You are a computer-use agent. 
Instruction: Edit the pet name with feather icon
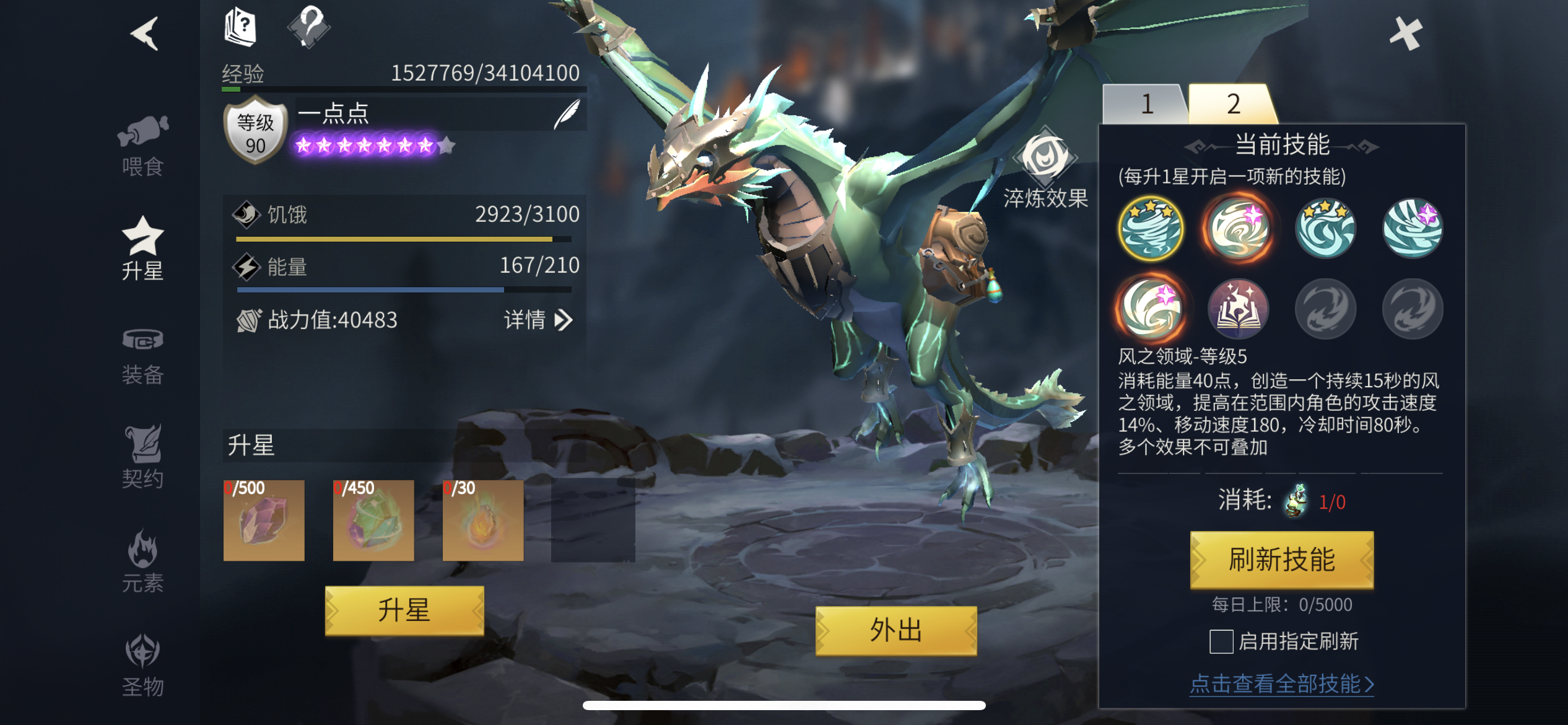pyautogui.click(x=567, y=114)
